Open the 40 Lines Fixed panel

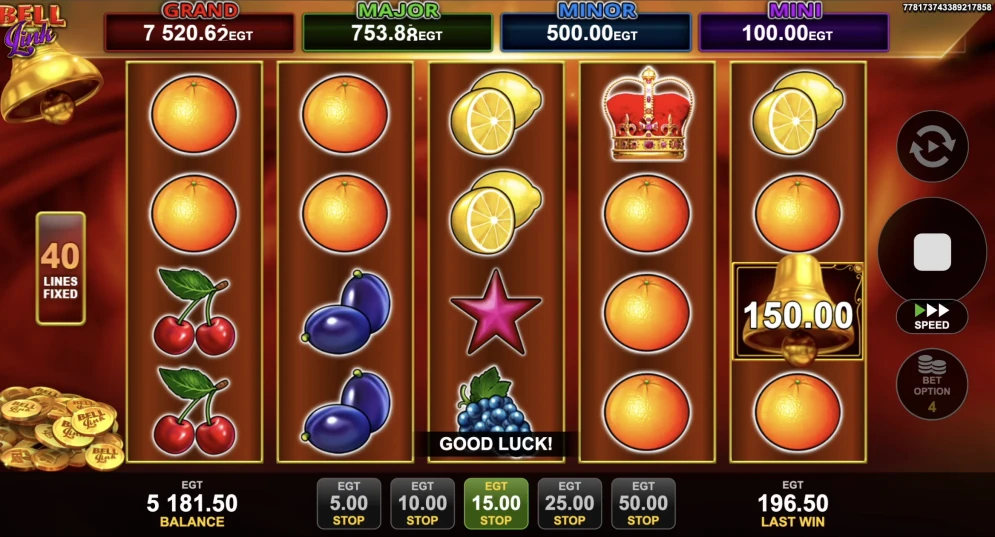tap(61, 268)
